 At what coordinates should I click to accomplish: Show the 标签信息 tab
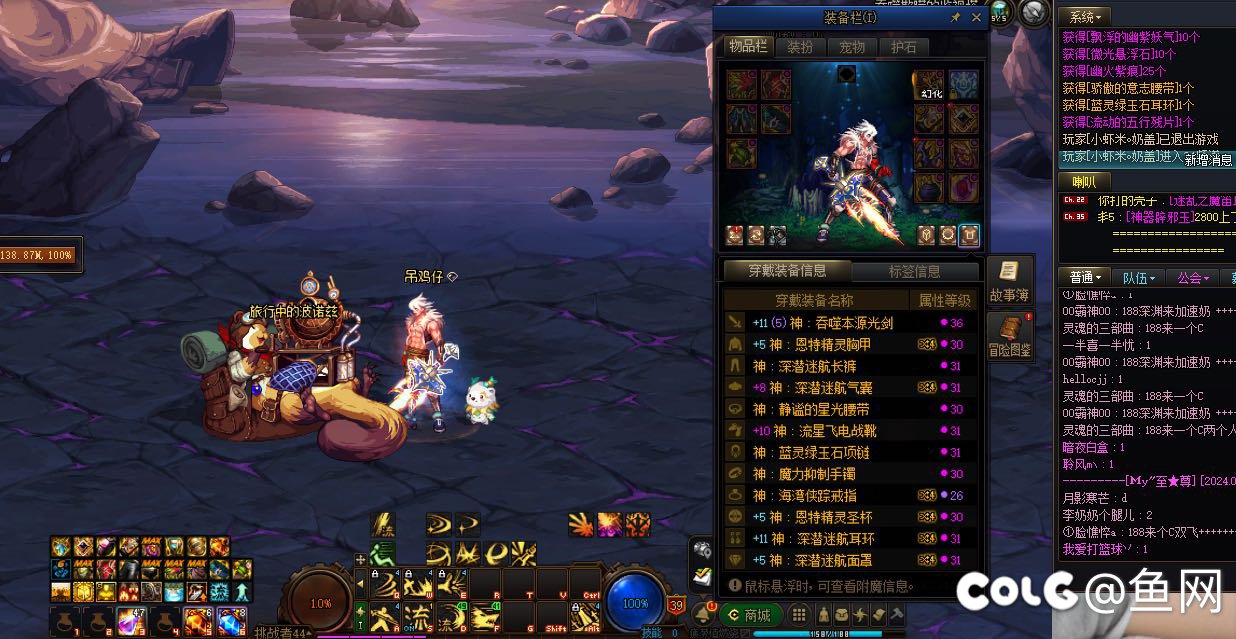pyautogui.click(x=914, y=271)
